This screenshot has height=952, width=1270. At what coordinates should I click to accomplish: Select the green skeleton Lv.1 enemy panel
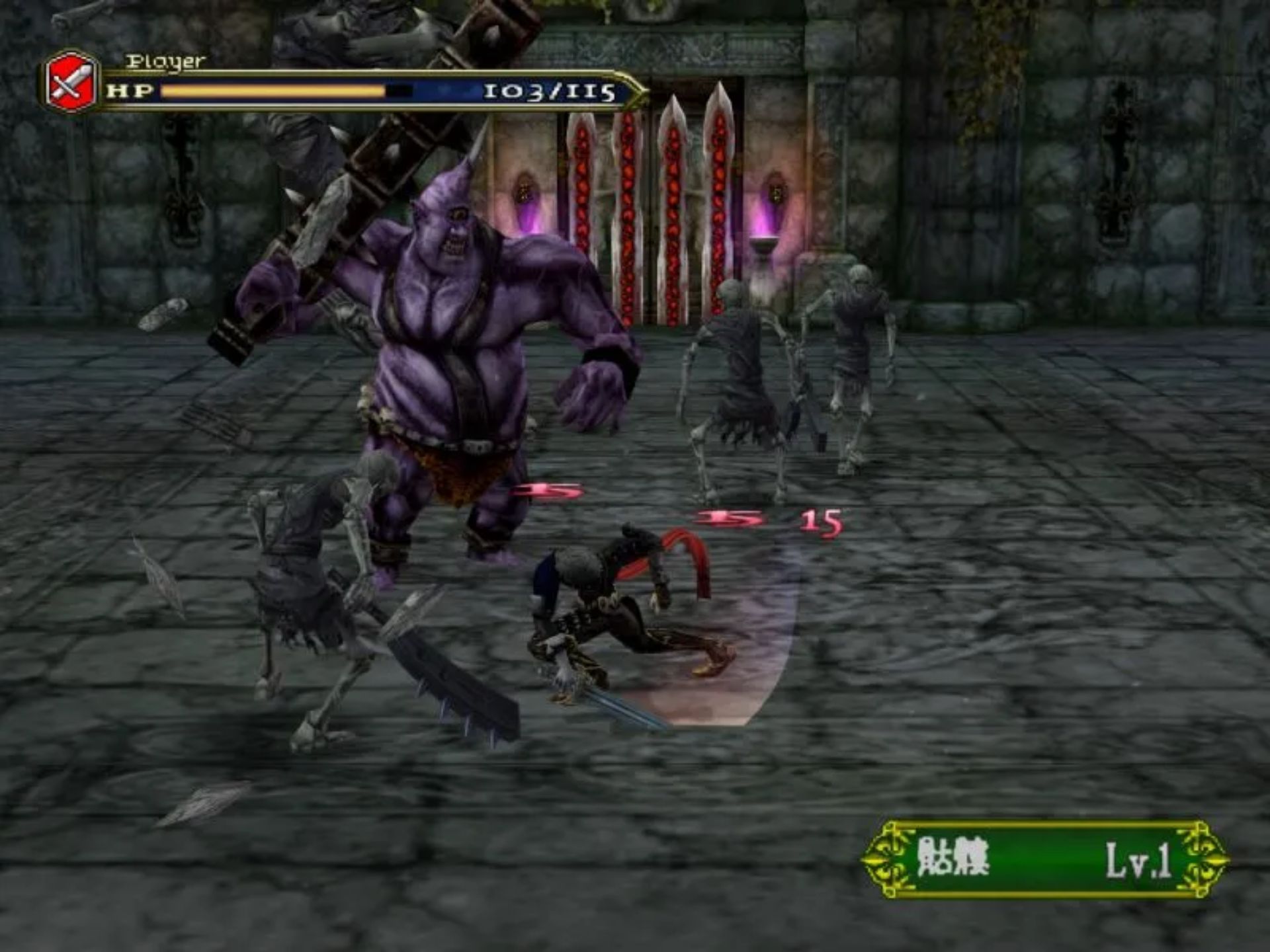click(x=1043, y=859)
